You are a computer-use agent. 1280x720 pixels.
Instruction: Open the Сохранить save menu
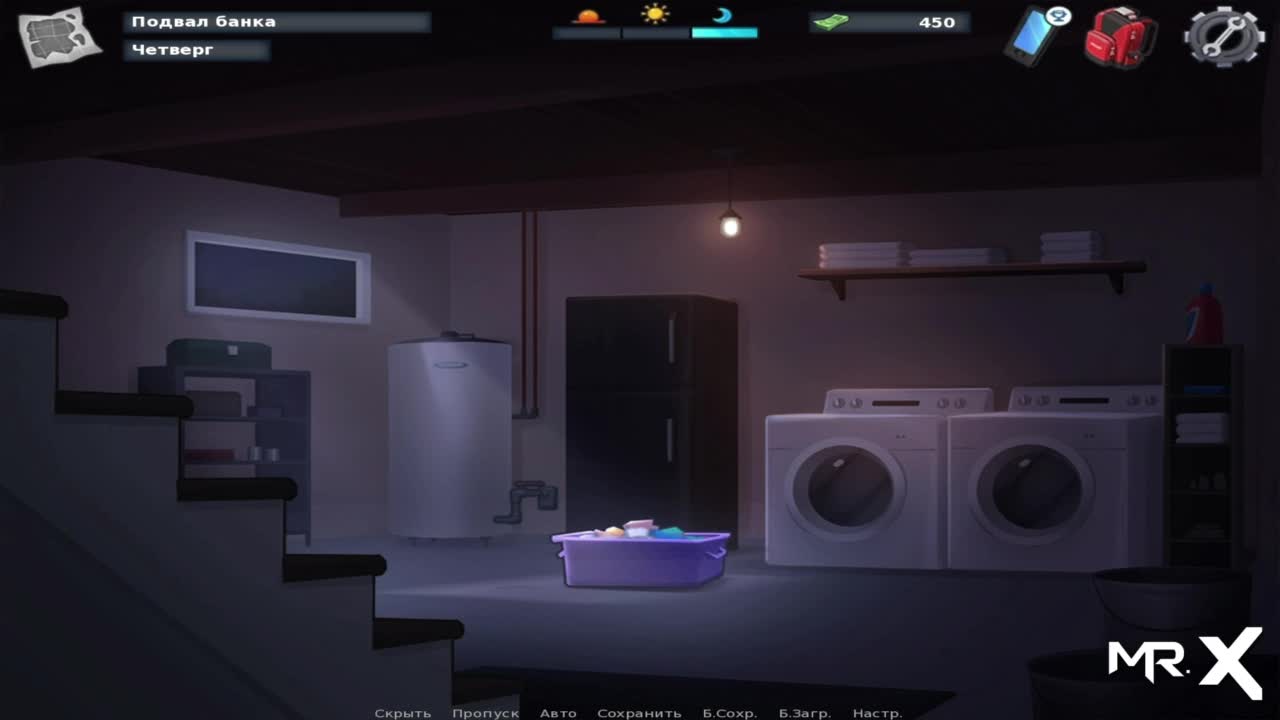tap(639, 713)
